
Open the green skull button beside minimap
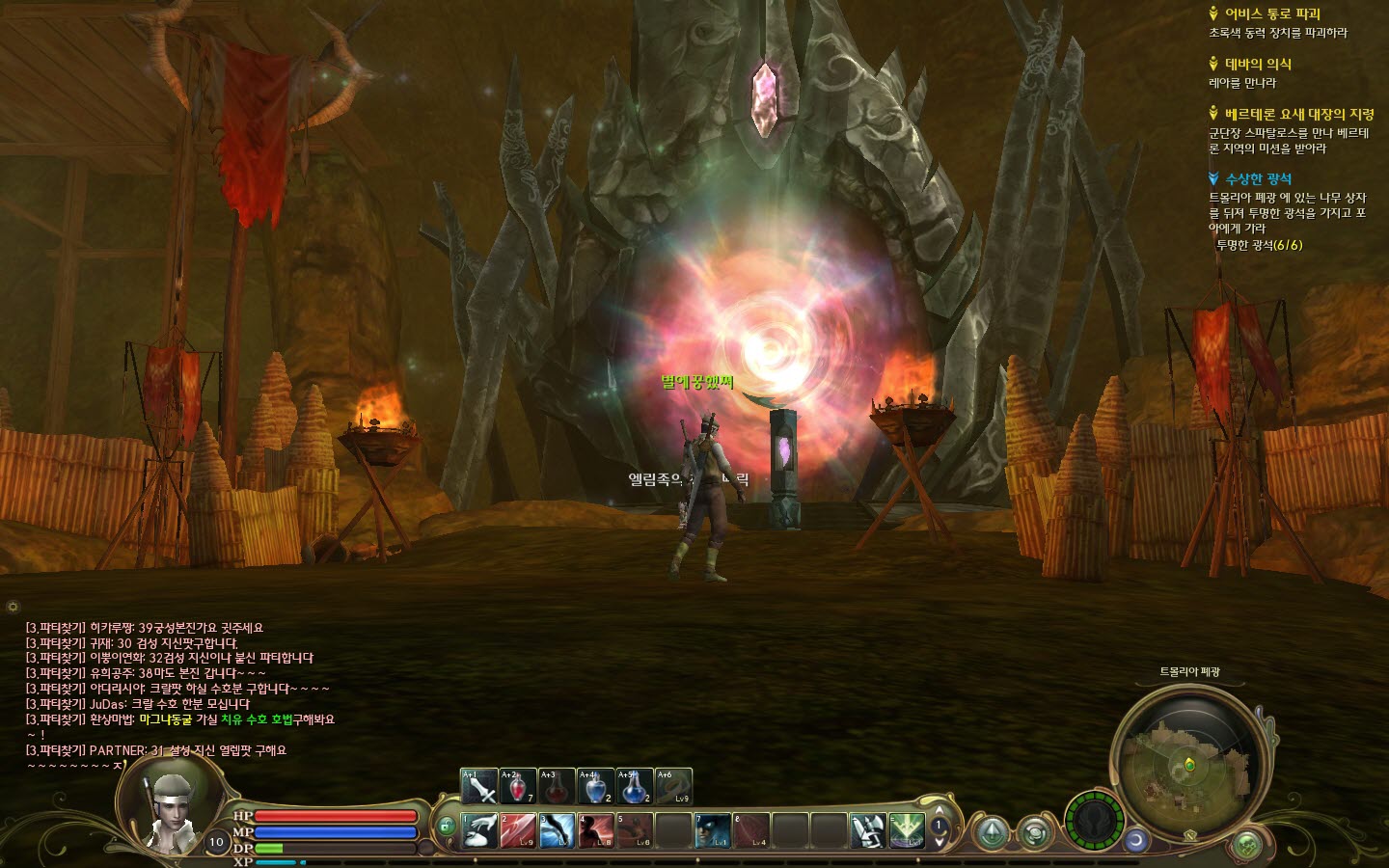1247,846
